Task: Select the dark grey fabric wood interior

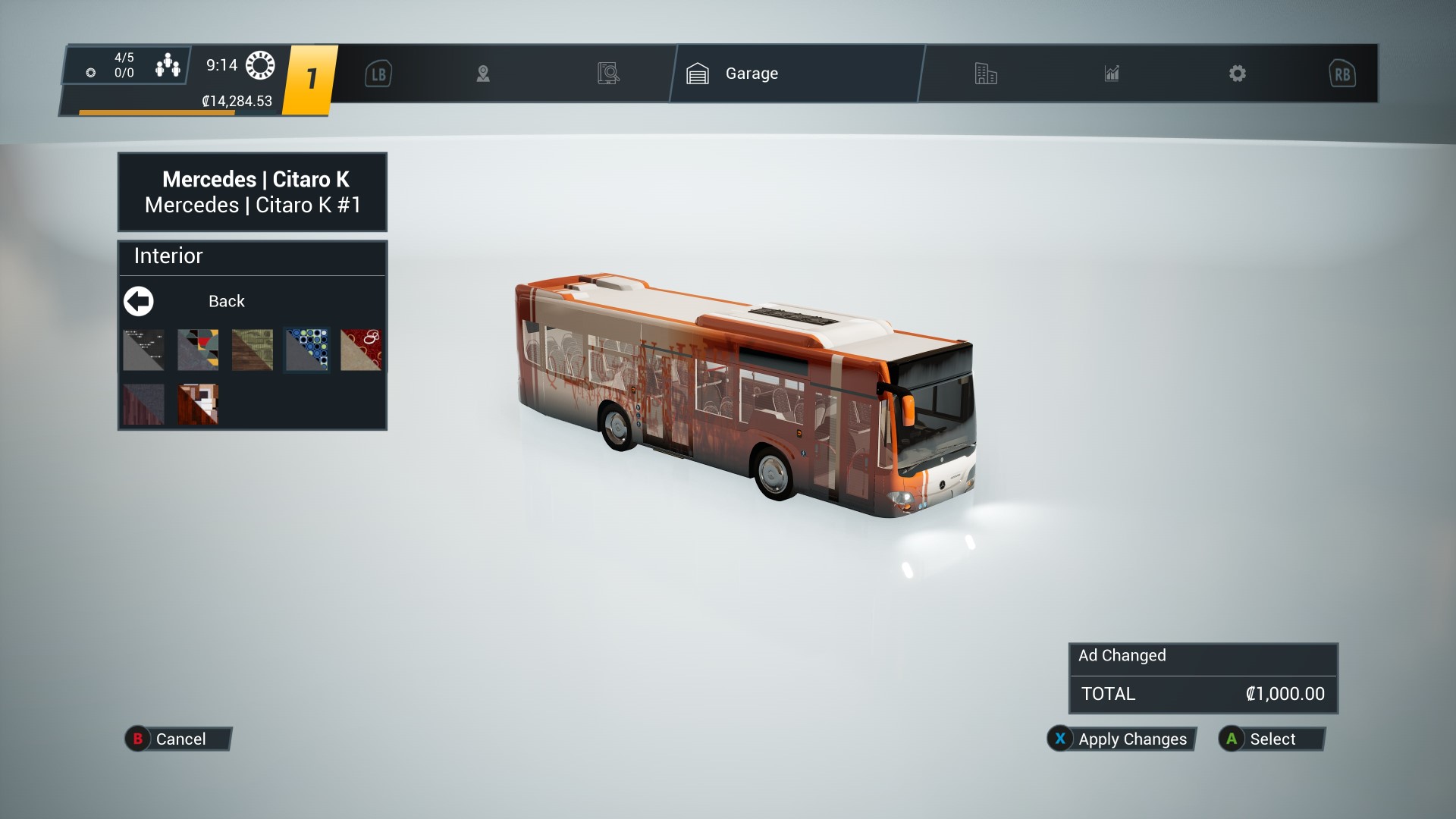Action: [x=143, y=404]
